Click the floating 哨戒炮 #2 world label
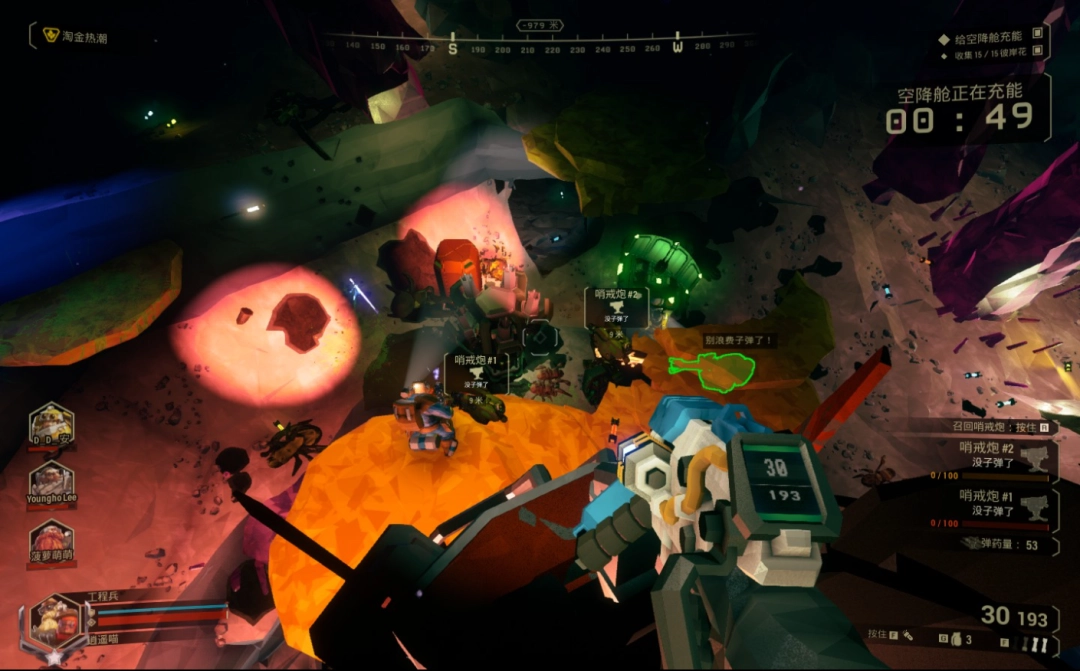Viewport: 1080px width, 671px height. (617, 304)
